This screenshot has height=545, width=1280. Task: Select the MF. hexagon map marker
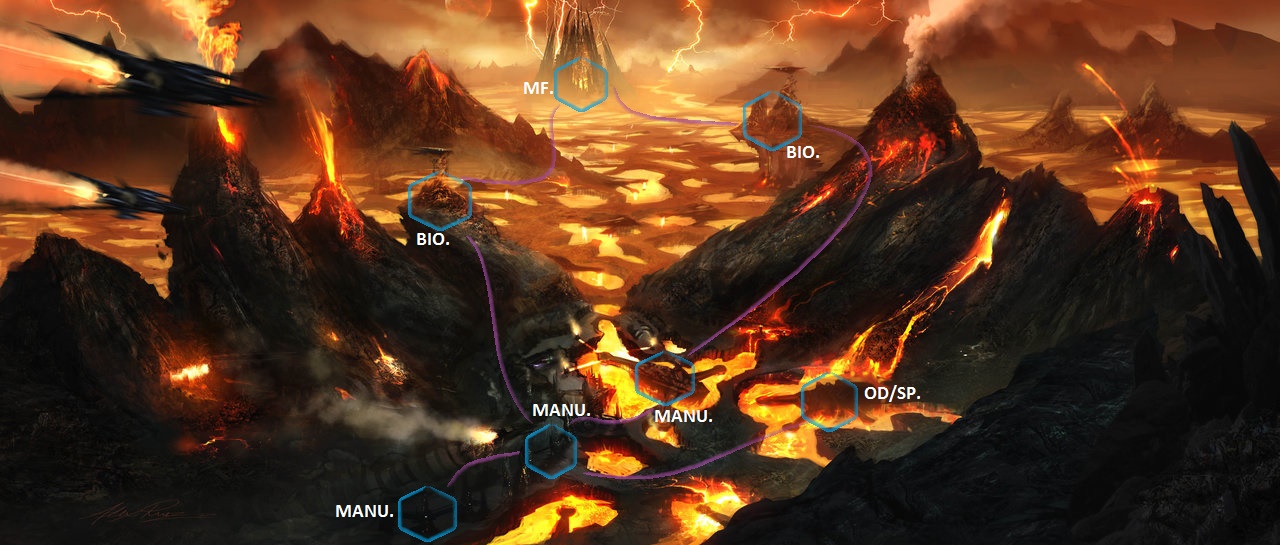point(582,84)
